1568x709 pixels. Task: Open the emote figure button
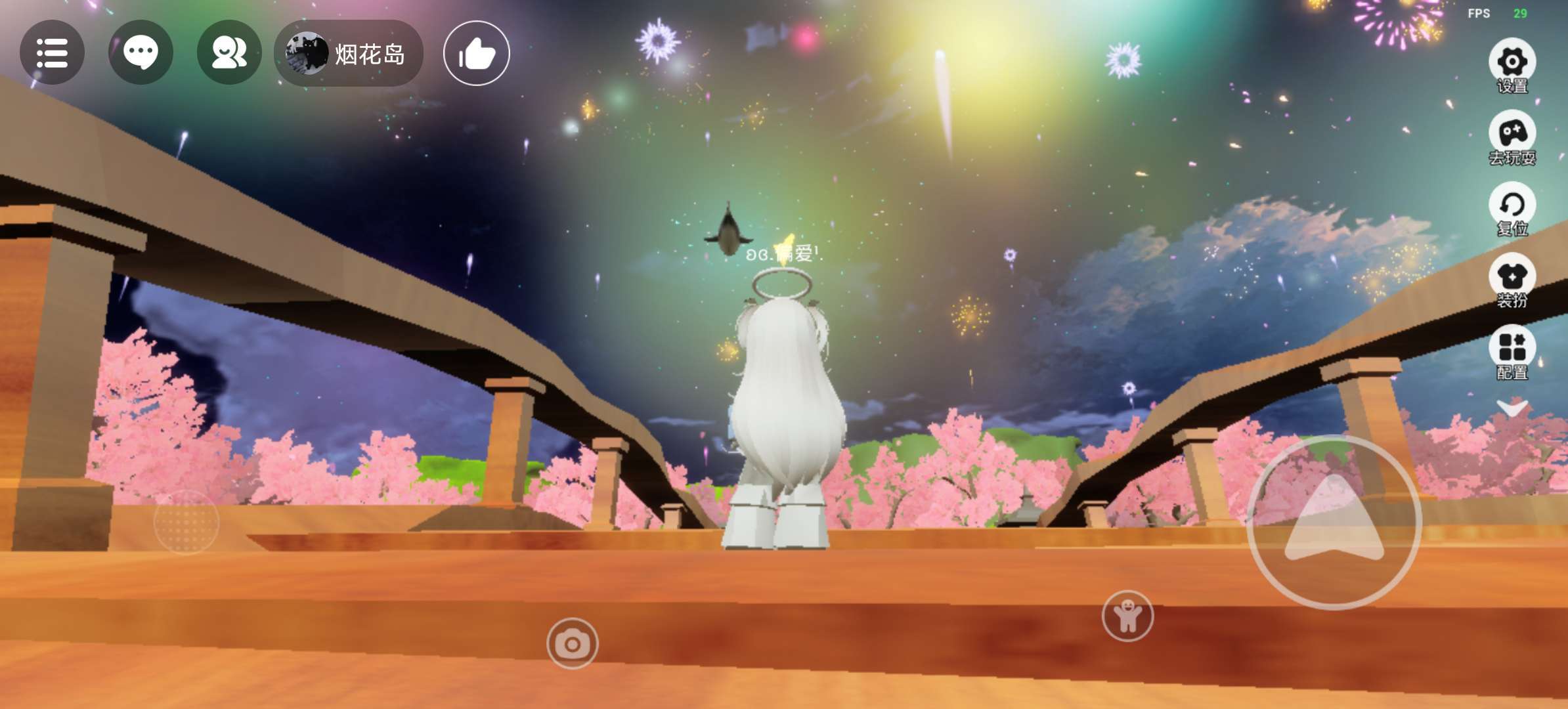click(1127, 616)
